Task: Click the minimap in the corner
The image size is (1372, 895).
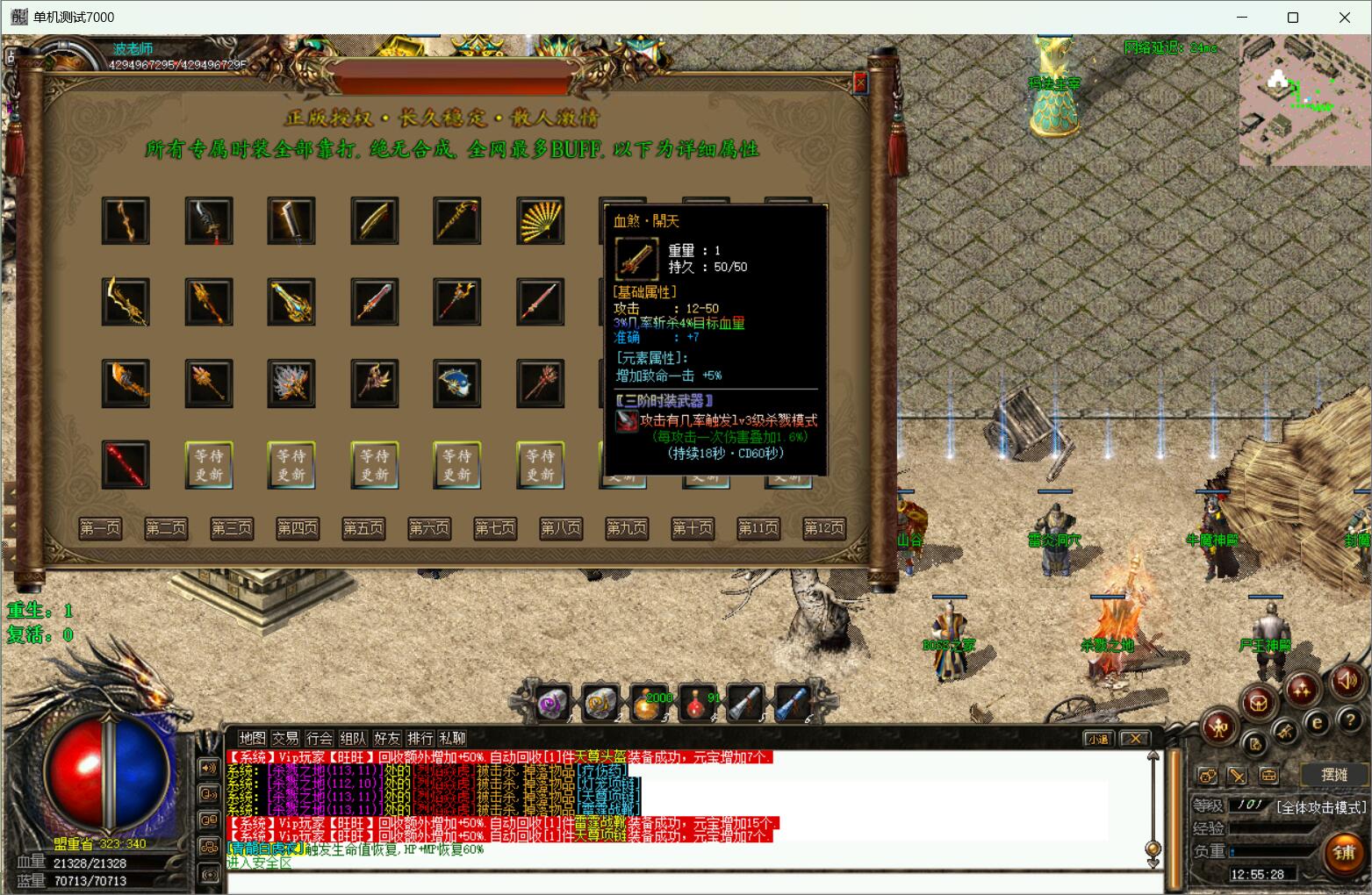Action: [x=1304, y=101]
